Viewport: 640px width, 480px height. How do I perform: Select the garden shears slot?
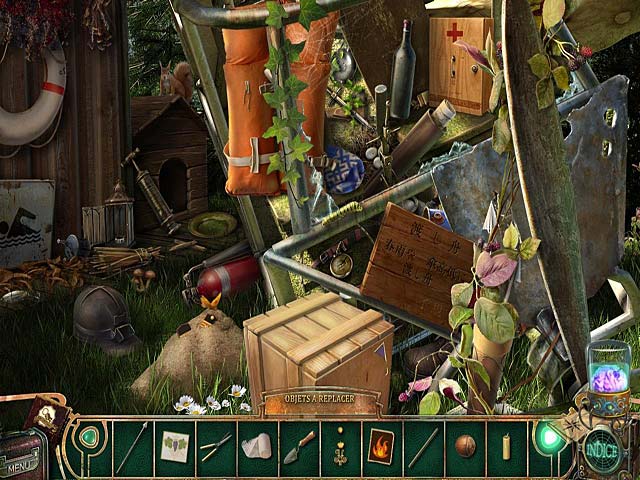point(215,446)
